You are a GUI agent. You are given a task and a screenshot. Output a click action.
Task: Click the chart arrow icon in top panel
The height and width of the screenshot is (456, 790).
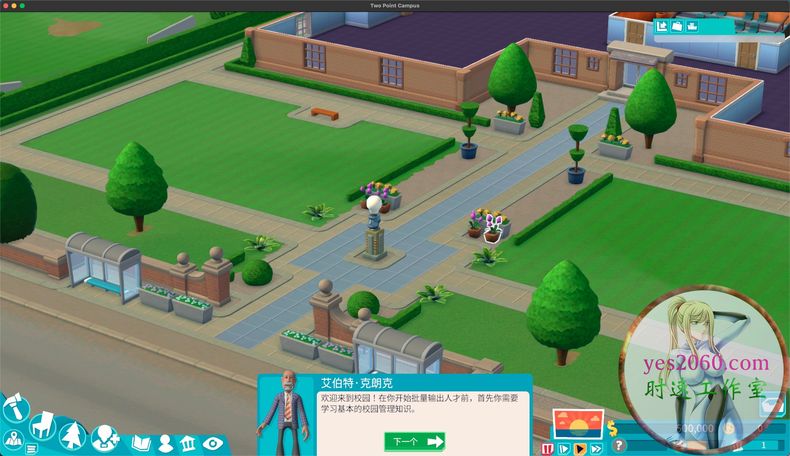pos(662,26)
